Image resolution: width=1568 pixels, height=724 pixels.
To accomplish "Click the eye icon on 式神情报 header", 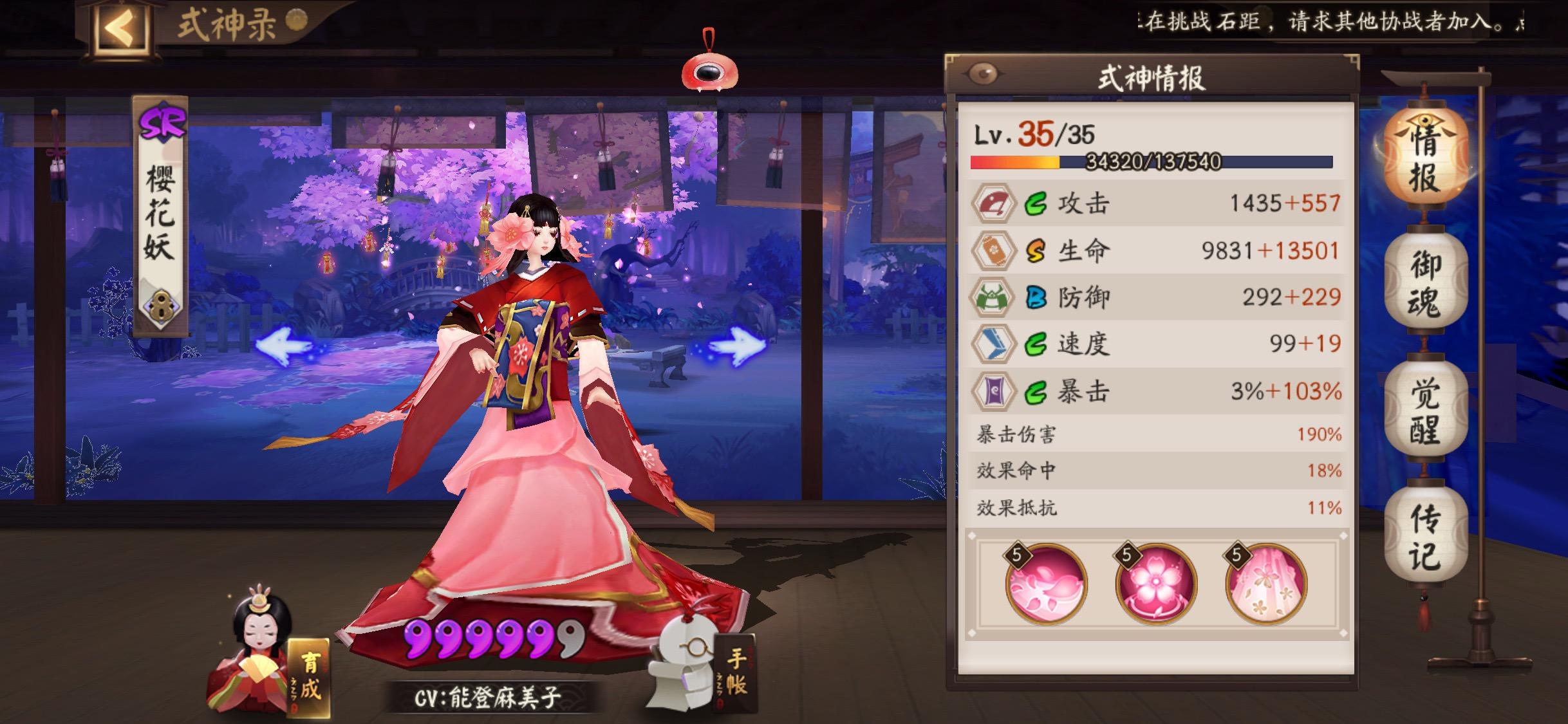I will (984, 73).
